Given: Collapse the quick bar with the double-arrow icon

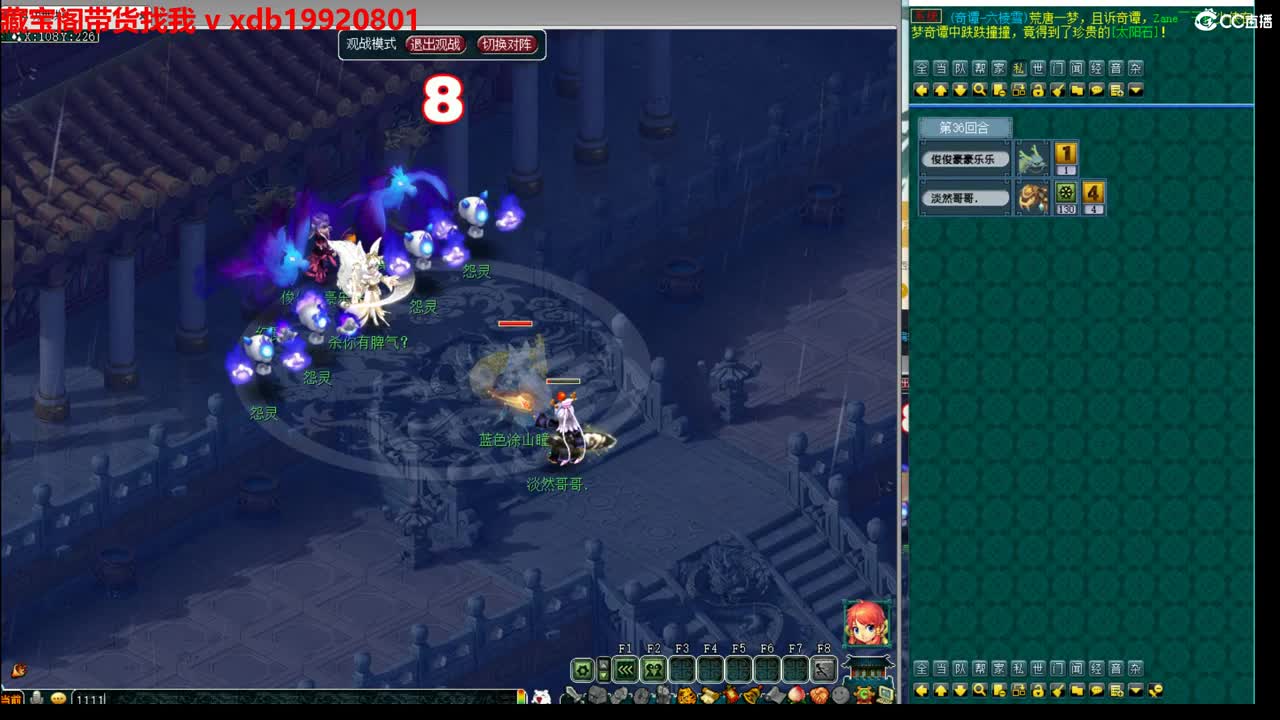Looking at the screenshot, I should click(x=627, y=669).
